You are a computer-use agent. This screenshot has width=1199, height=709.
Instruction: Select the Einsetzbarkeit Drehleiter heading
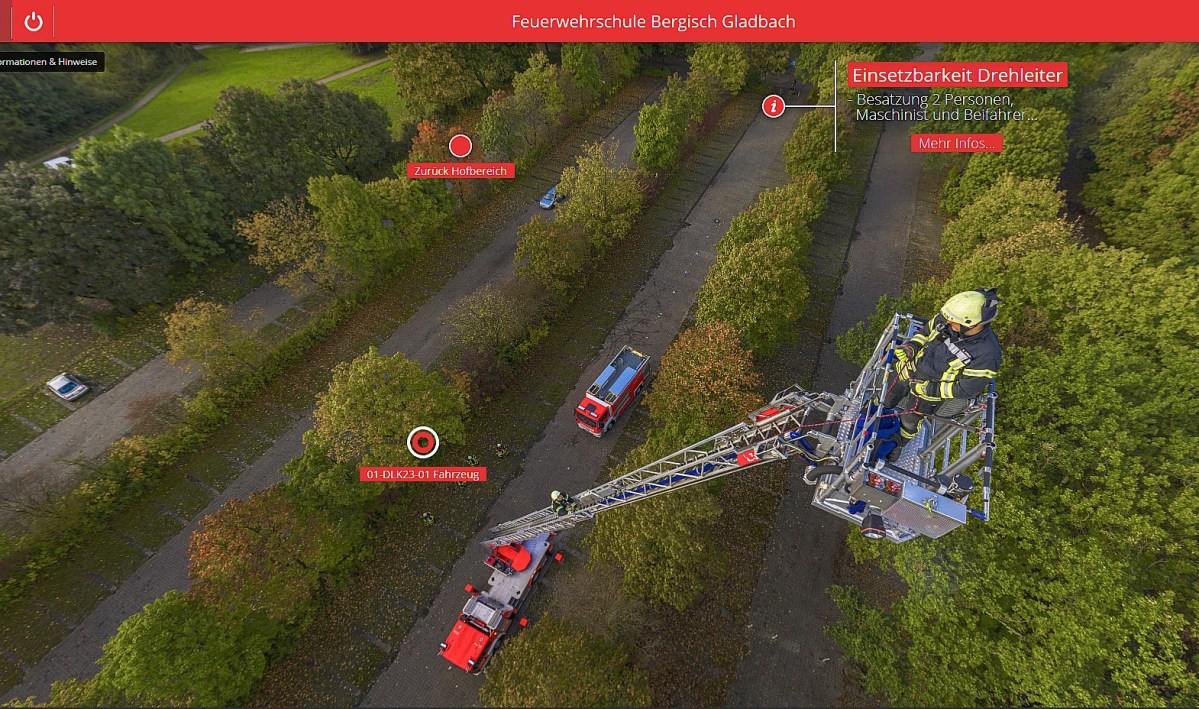pyautogui.click(x=956, y=75)
